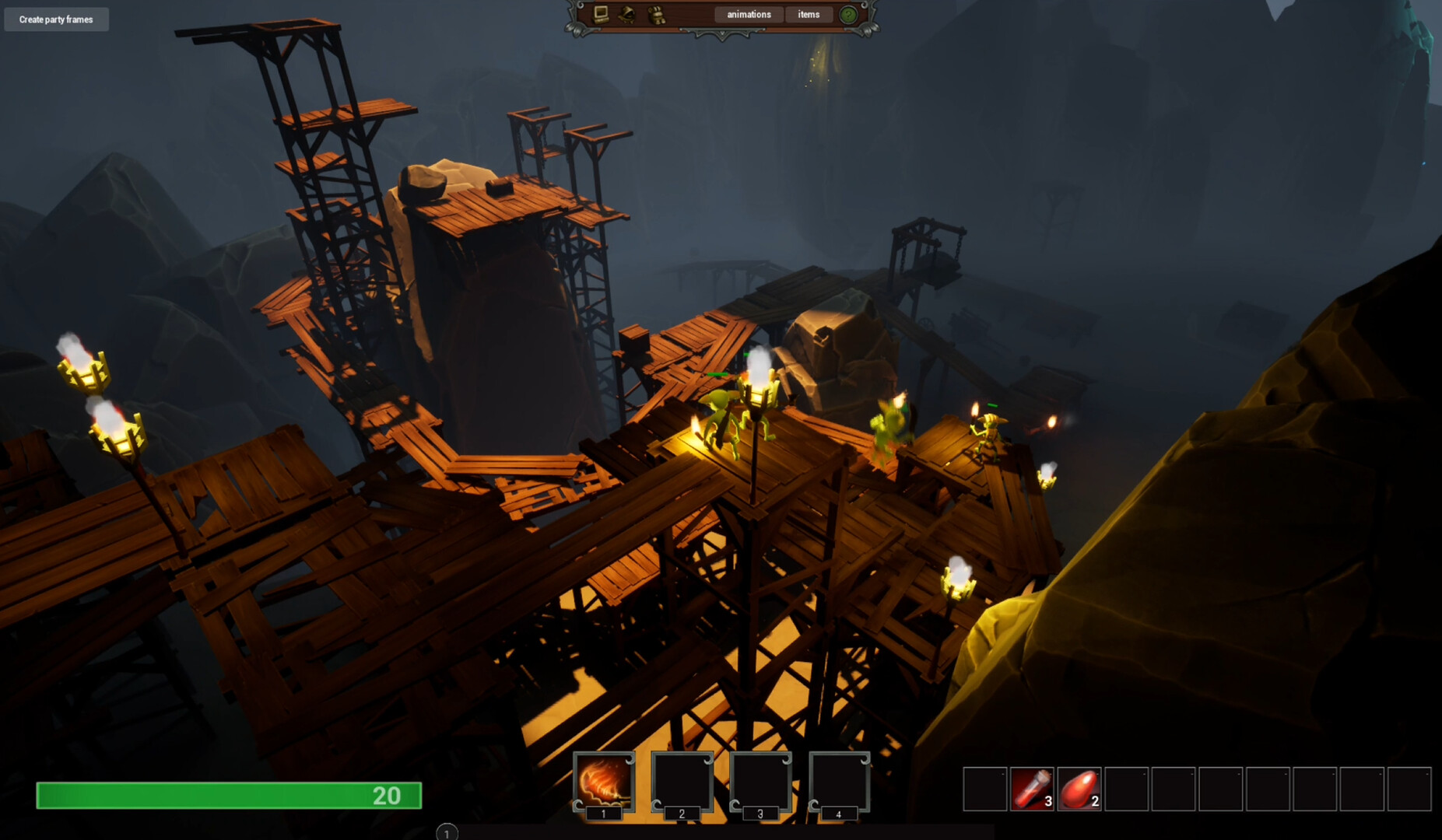Open the animations tab
This screenshot has height=840, width=1442.
tap(748, 14)
